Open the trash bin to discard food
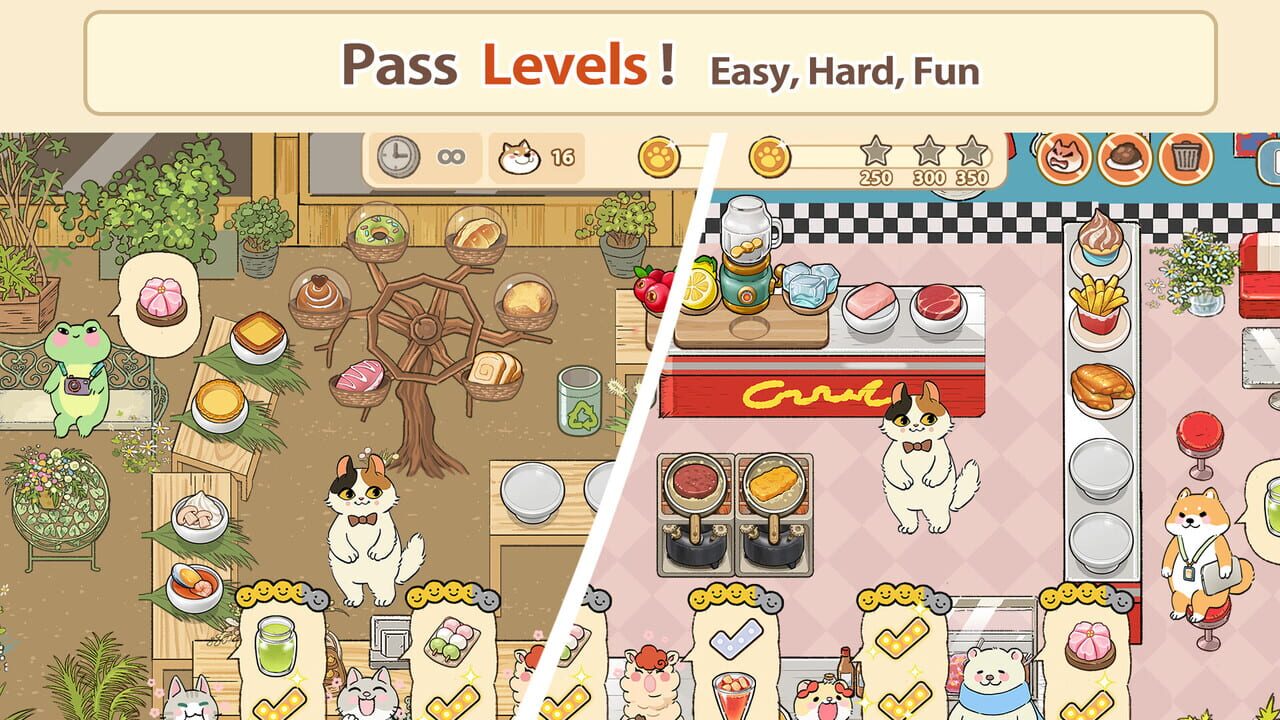 [x=1186, y=157]
